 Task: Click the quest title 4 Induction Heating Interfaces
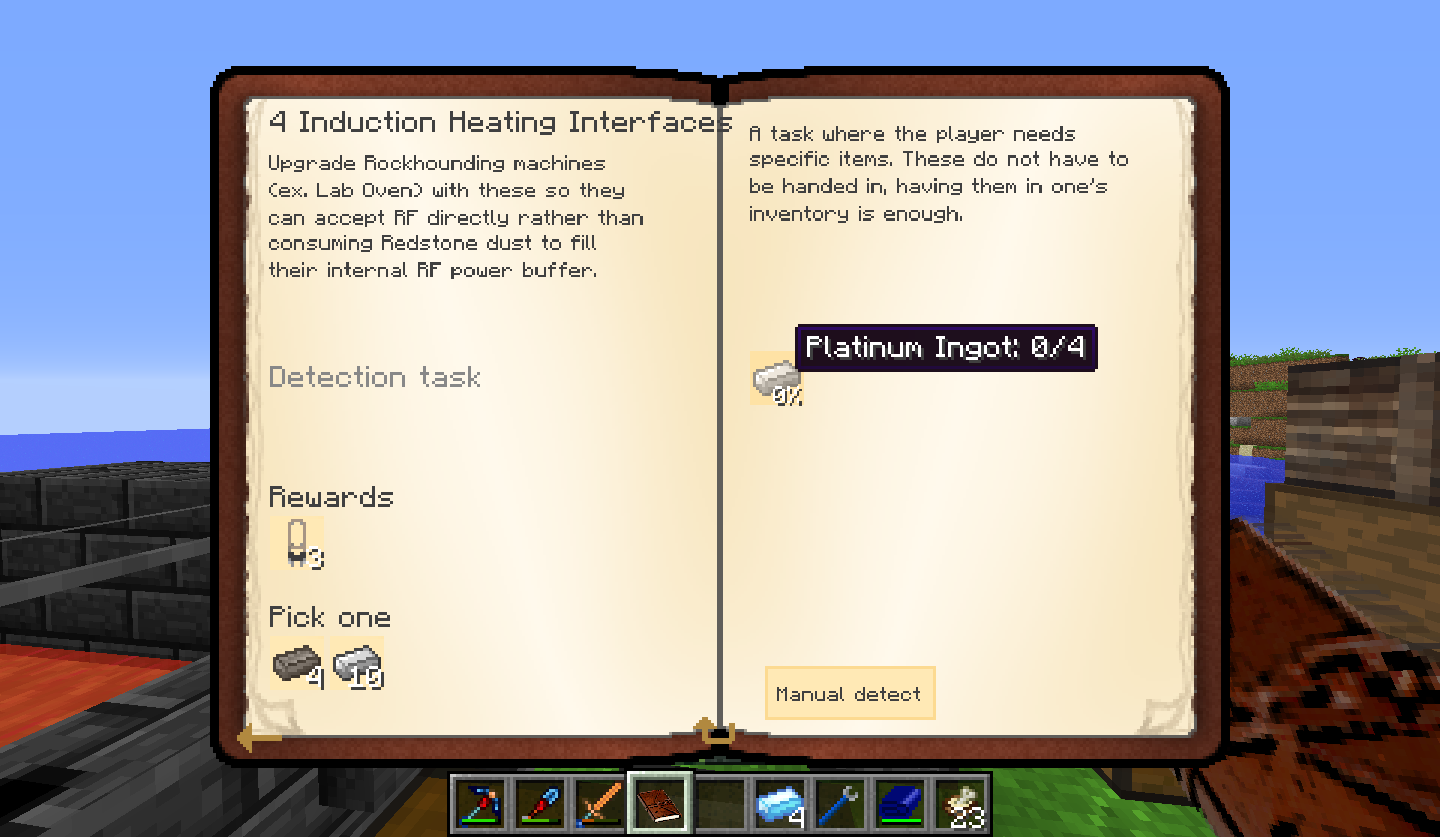(495, 121)
